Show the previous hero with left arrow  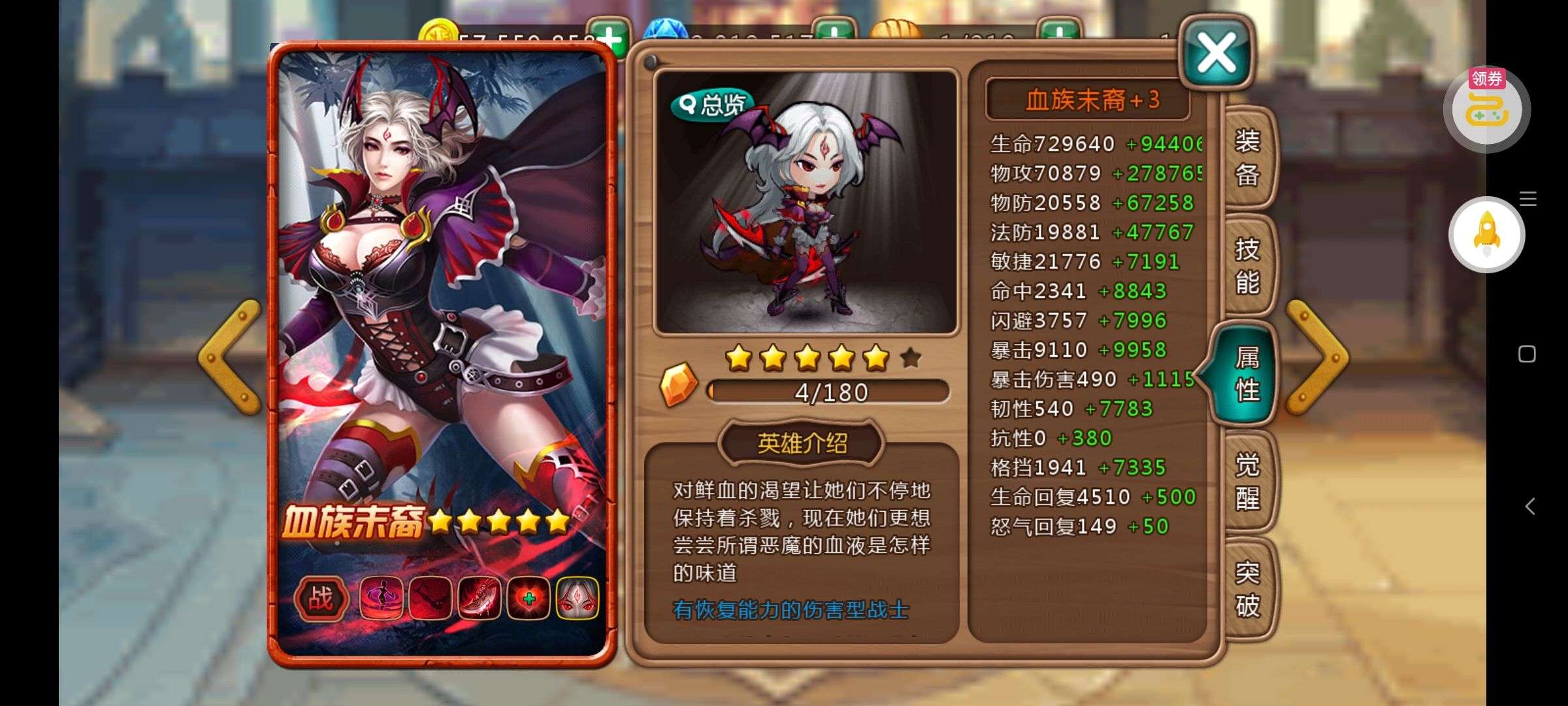click(x=230, y=356)
